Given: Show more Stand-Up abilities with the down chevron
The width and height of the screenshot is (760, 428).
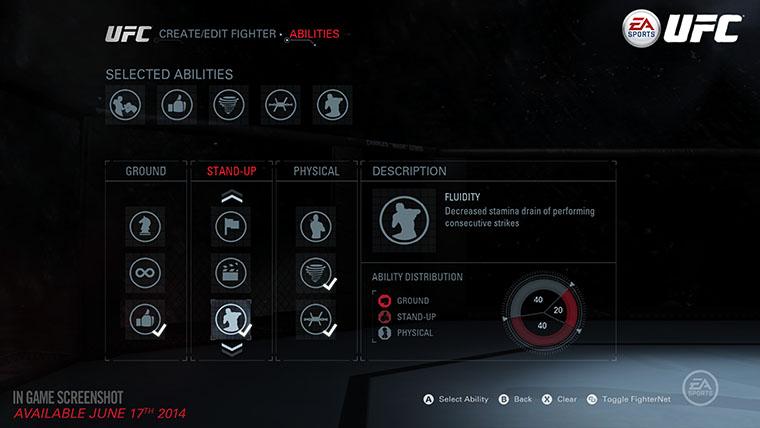Looking at the screenshot, I should pos(231,347).
